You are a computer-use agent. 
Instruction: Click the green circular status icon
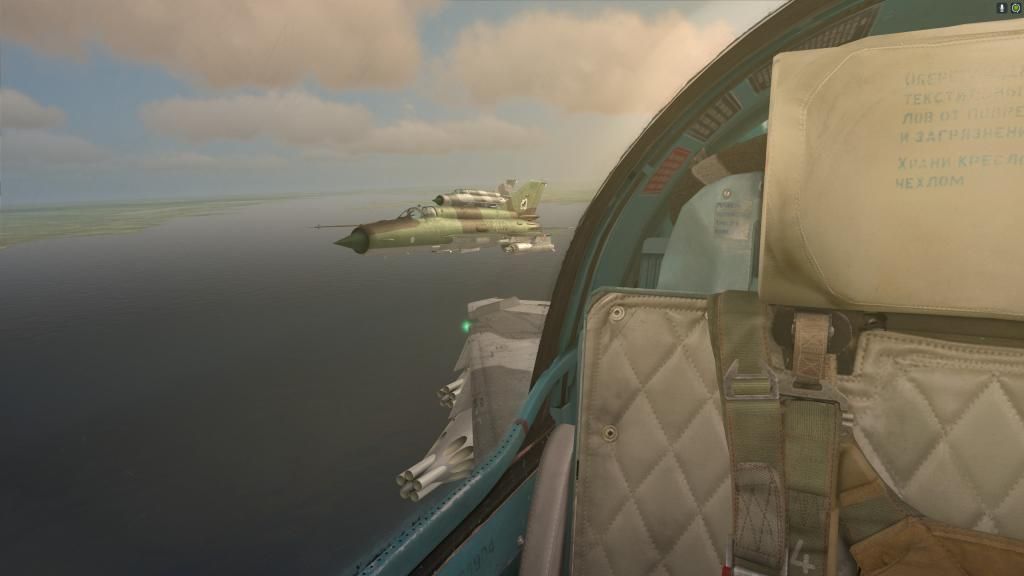[1015, 7]
